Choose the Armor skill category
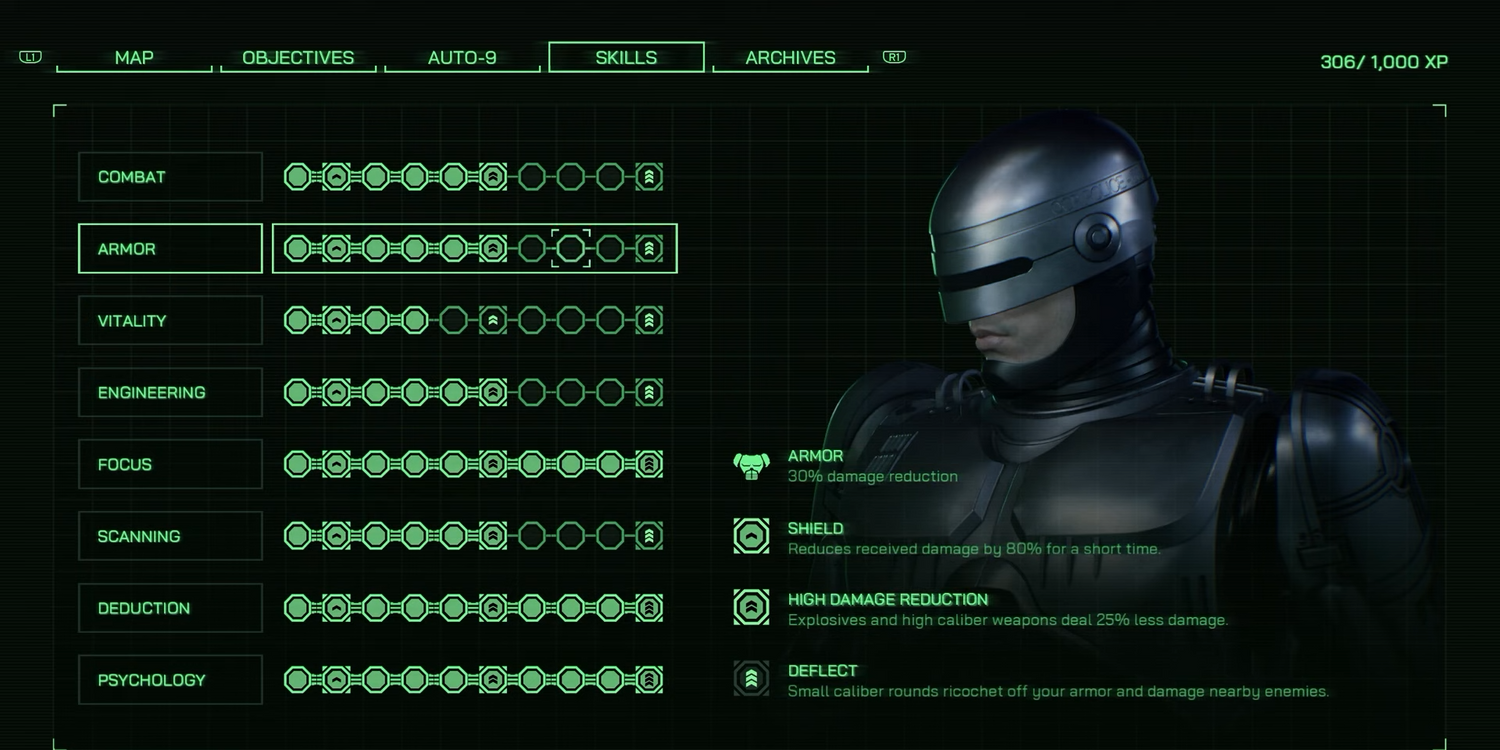The height and width of the screenshot is (750, 1500). click(x=170, y=249)
